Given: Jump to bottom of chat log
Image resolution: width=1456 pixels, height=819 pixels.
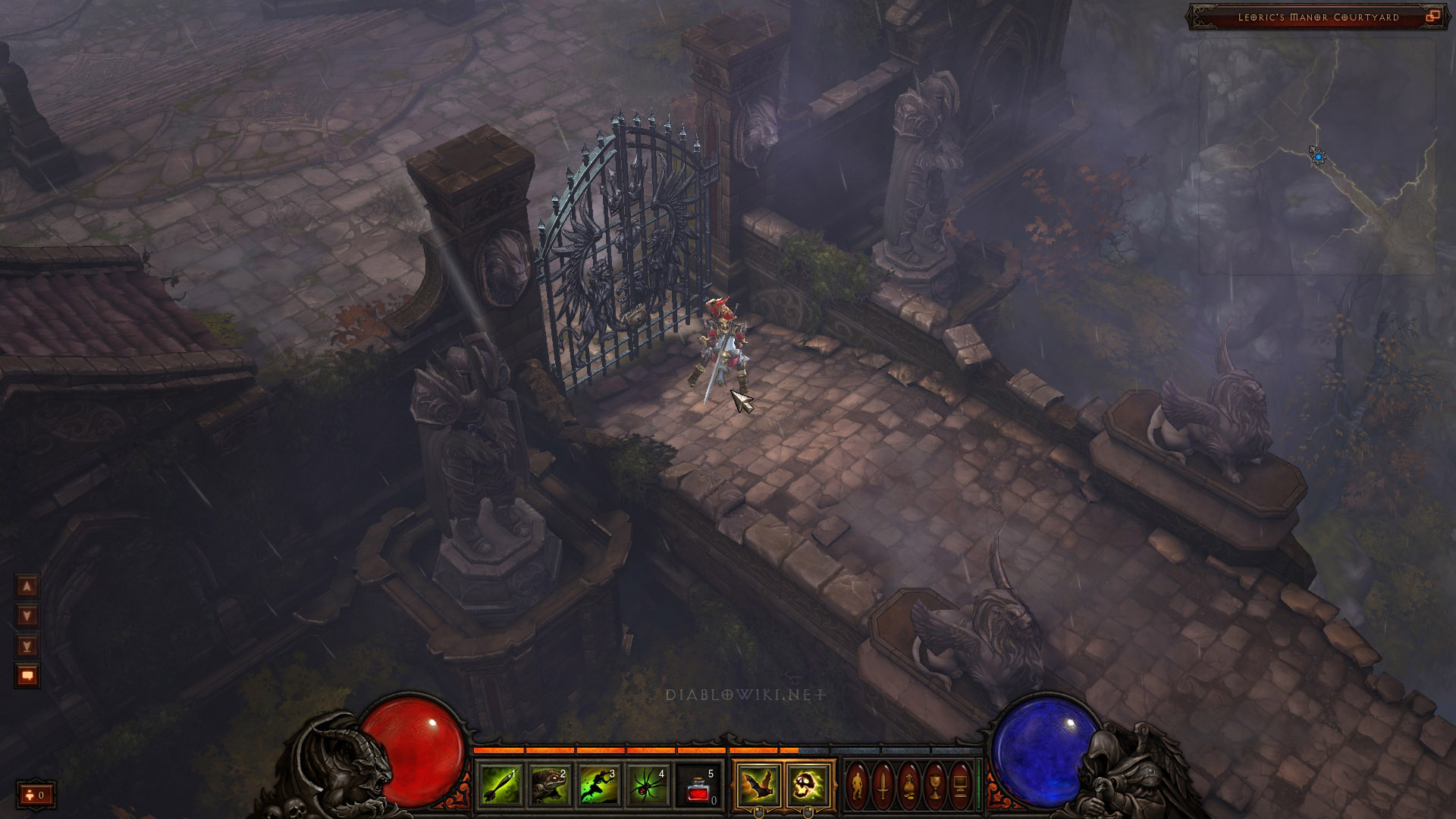Looking at the screenshot, I should (27, 645).
